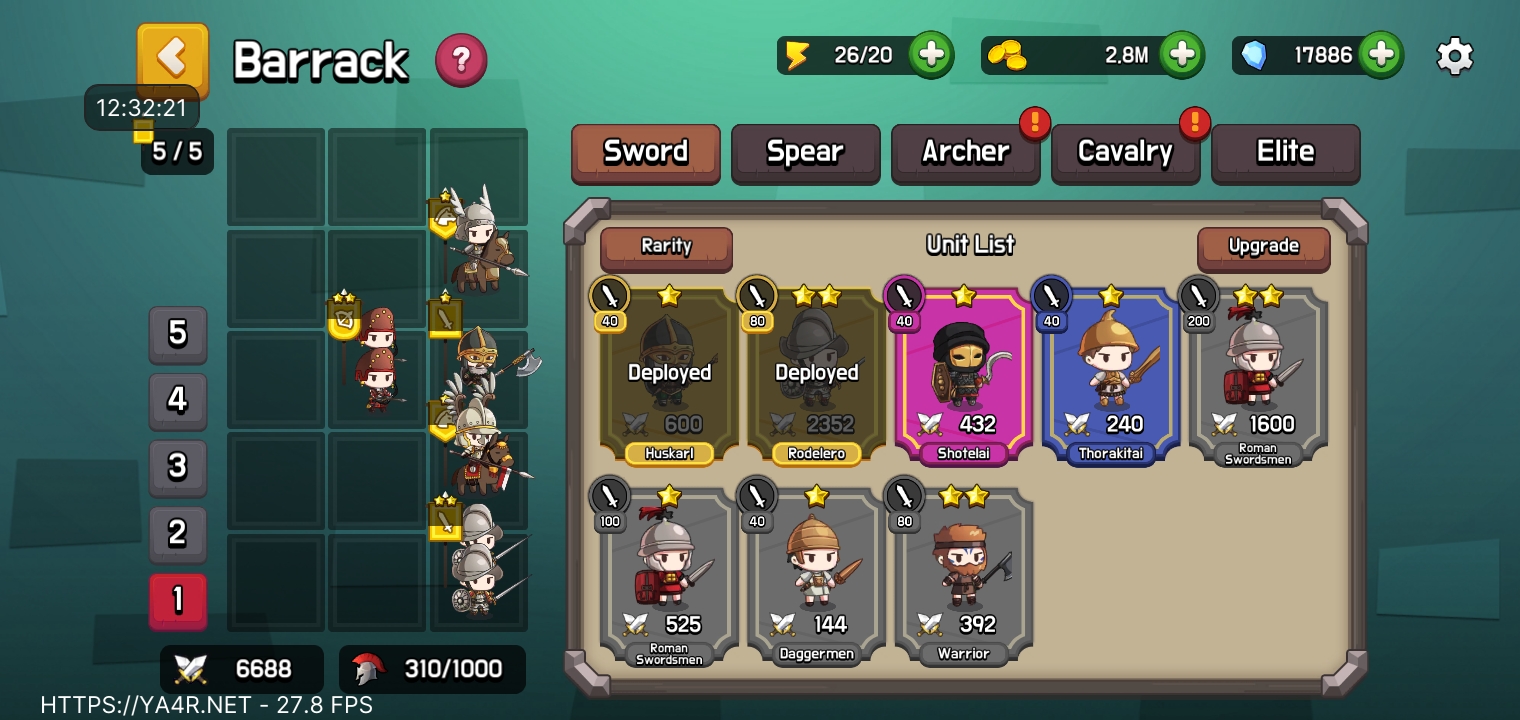Open the unit Upgrade button
The width and height of the screenshot is (1520, 720).
[x=1263, y=247]
